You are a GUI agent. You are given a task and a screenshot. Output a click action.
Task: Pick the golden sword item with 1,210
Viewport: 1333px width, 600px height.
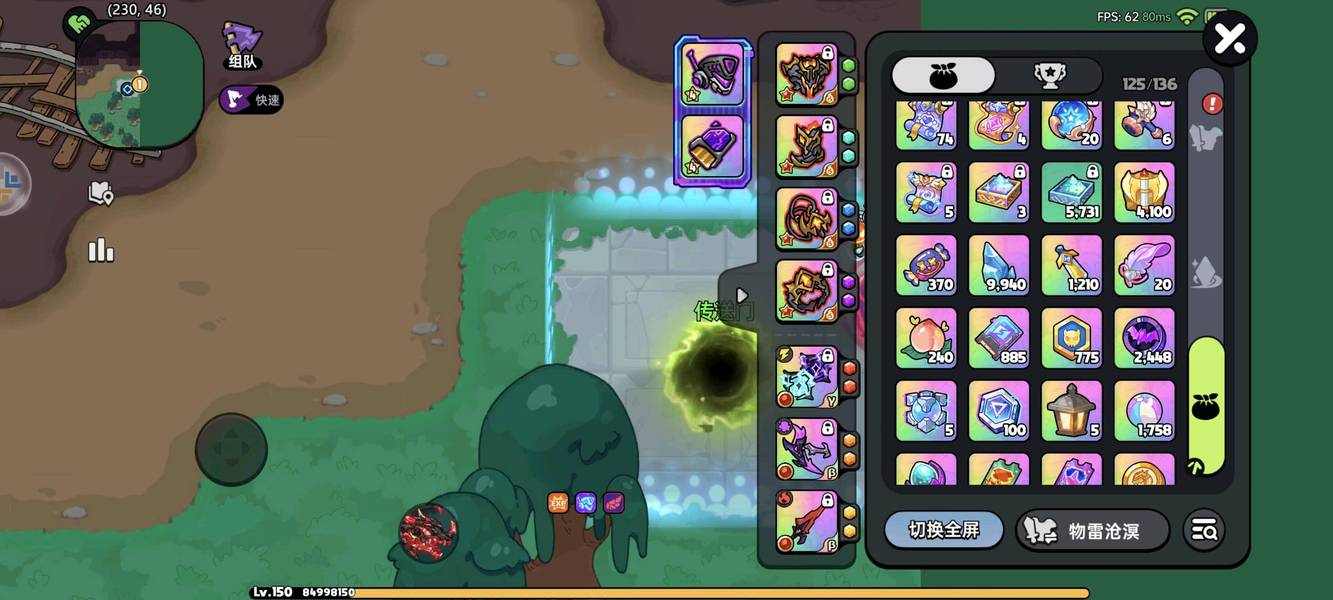[x=1072, y=266]
